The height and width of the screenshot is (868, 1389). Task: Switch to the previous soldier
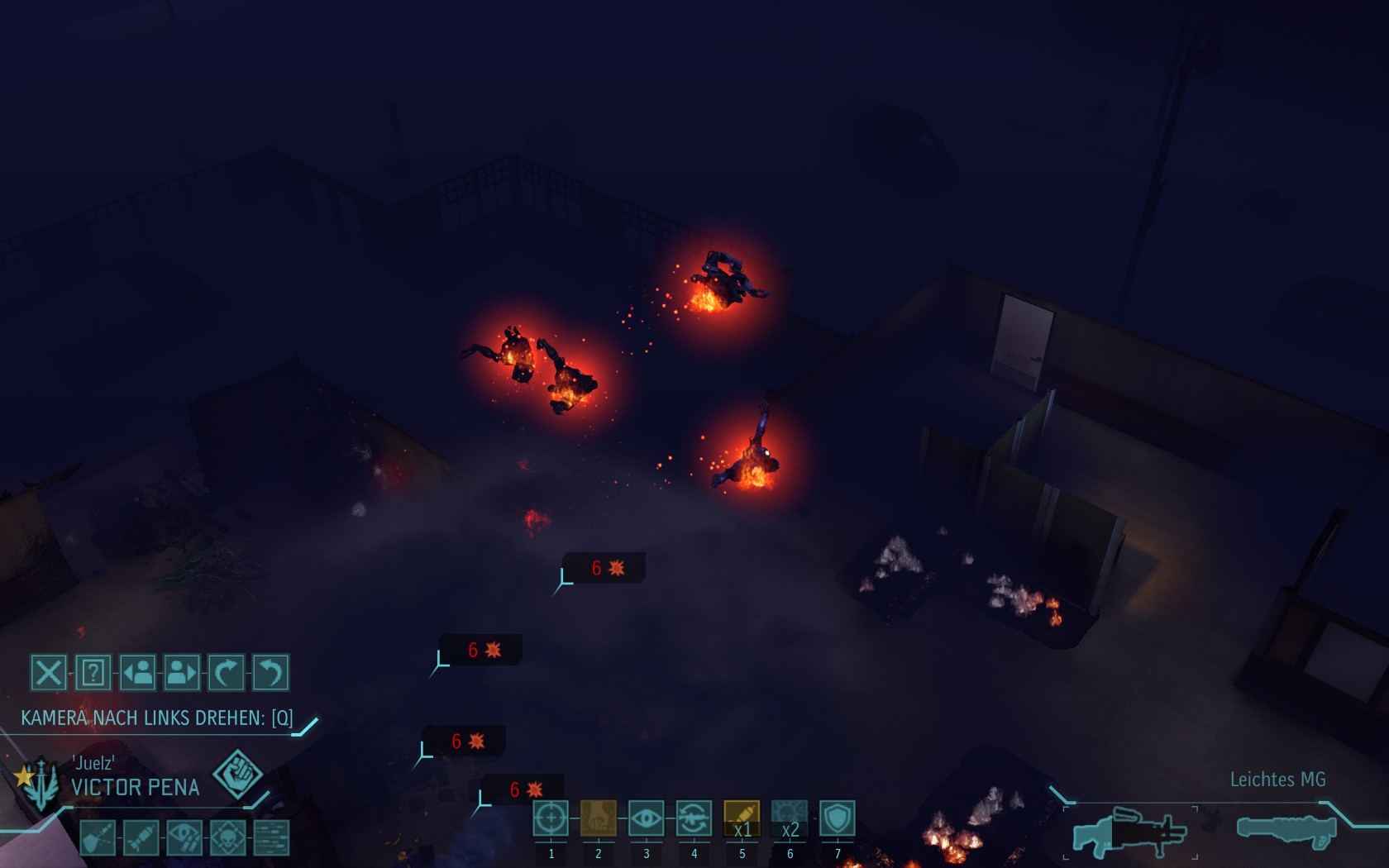[x=137, y=672]
